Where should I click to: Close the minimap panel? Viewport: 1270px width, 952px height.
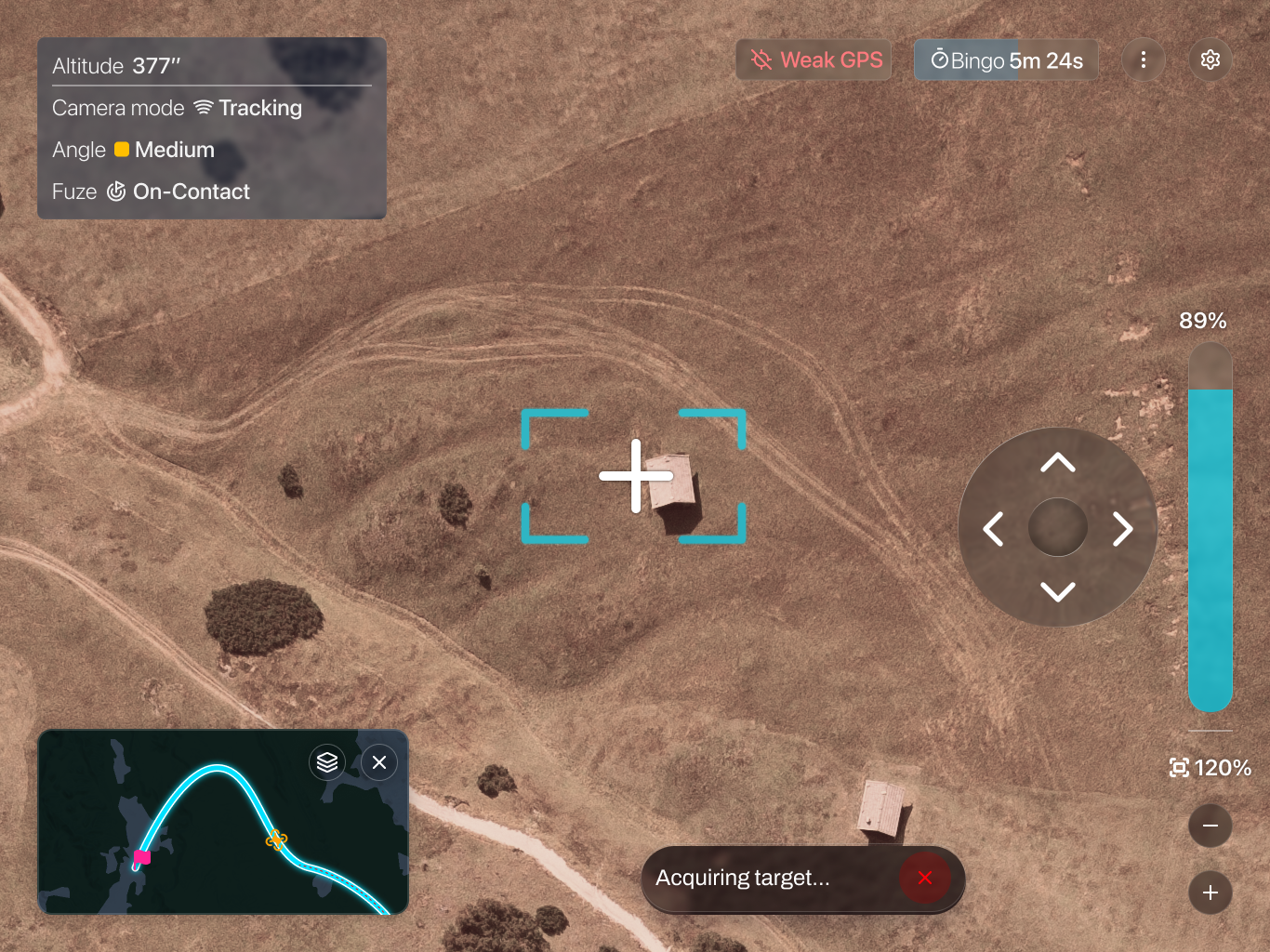coord(379,763)
